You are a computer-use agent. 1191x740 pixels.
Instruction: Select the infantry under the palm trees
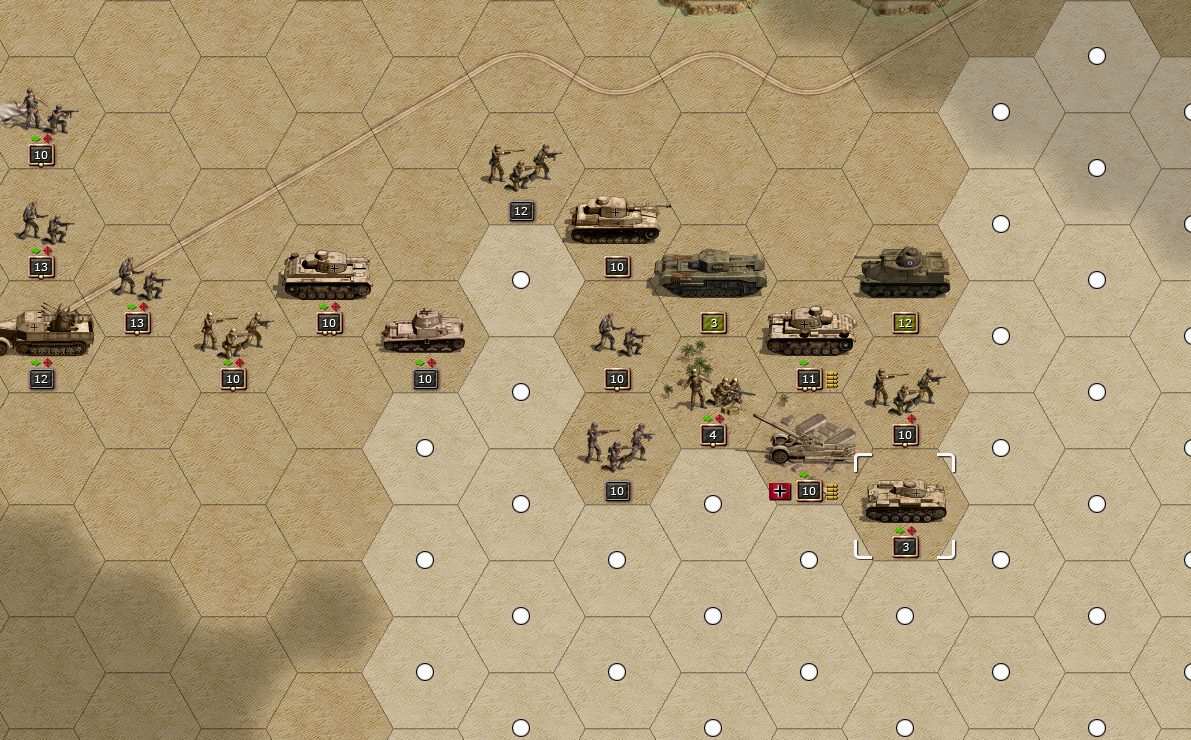click(x=711, y=387)
